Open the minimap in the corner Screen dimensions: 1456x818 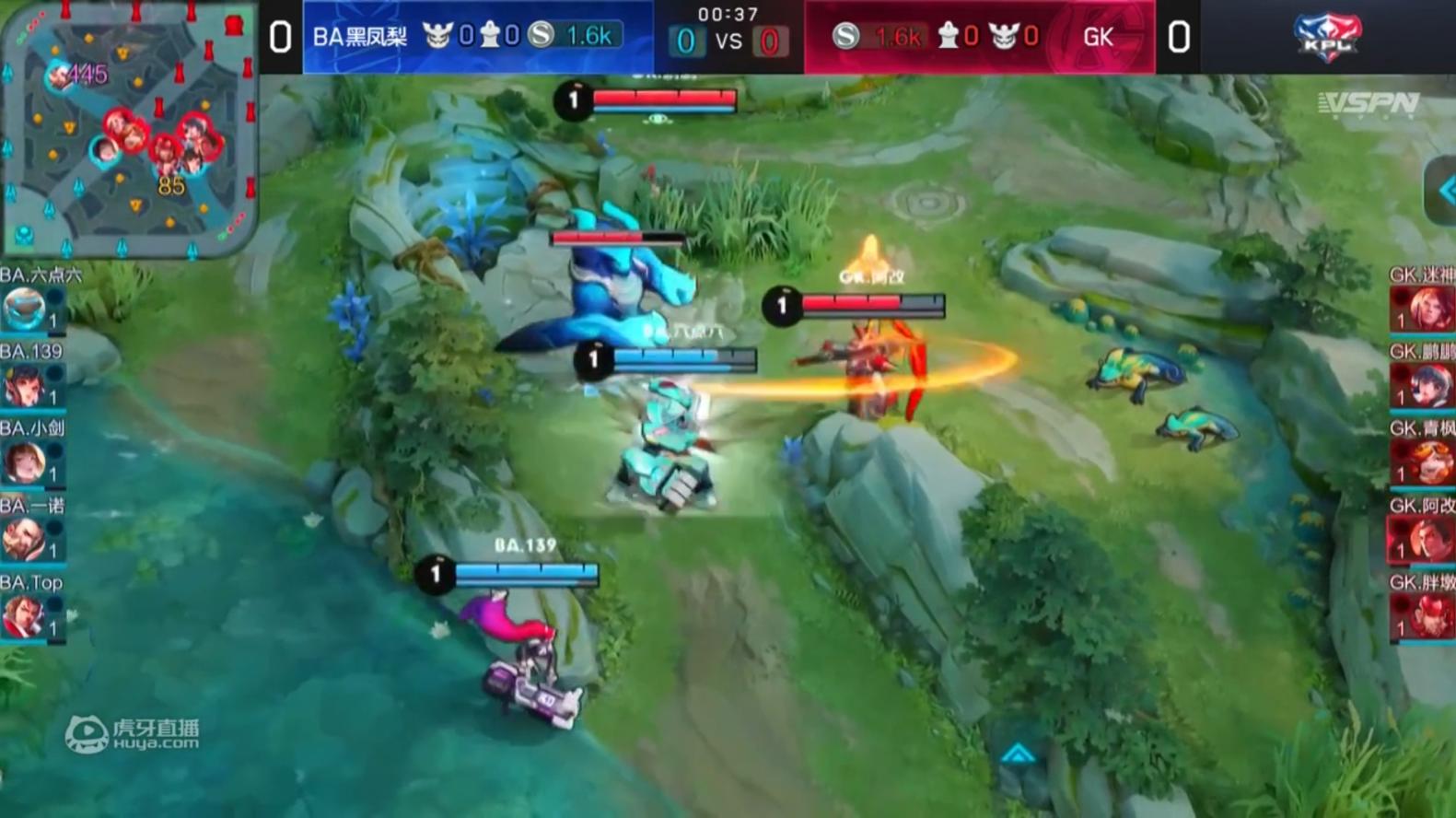pyautogui.click(x=129, y=129)
